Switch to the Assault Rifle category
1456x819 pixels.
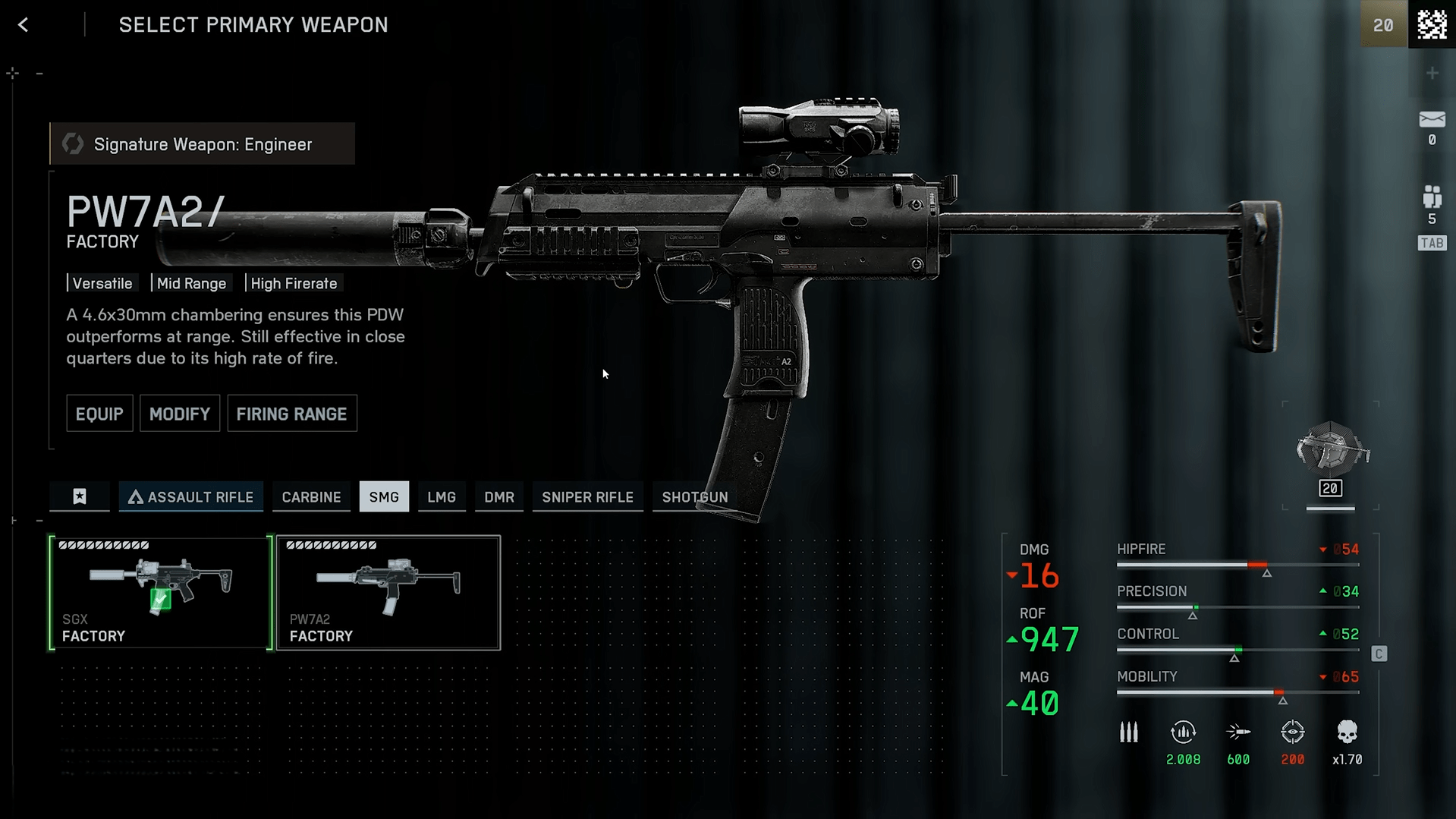point(191,497)
